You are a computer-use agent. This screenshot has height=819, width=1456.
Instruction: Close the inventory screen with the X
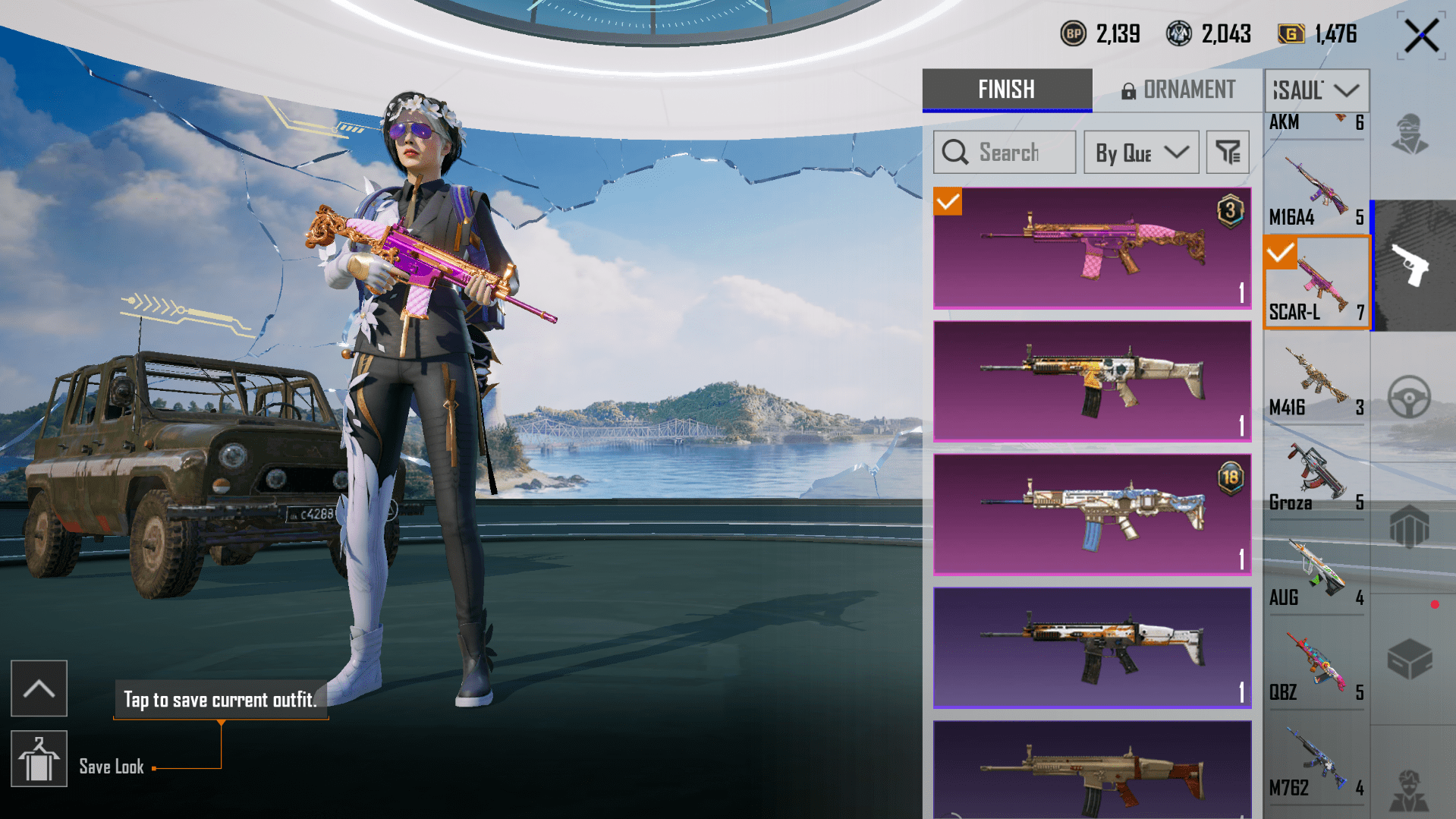pos(1420,36)
